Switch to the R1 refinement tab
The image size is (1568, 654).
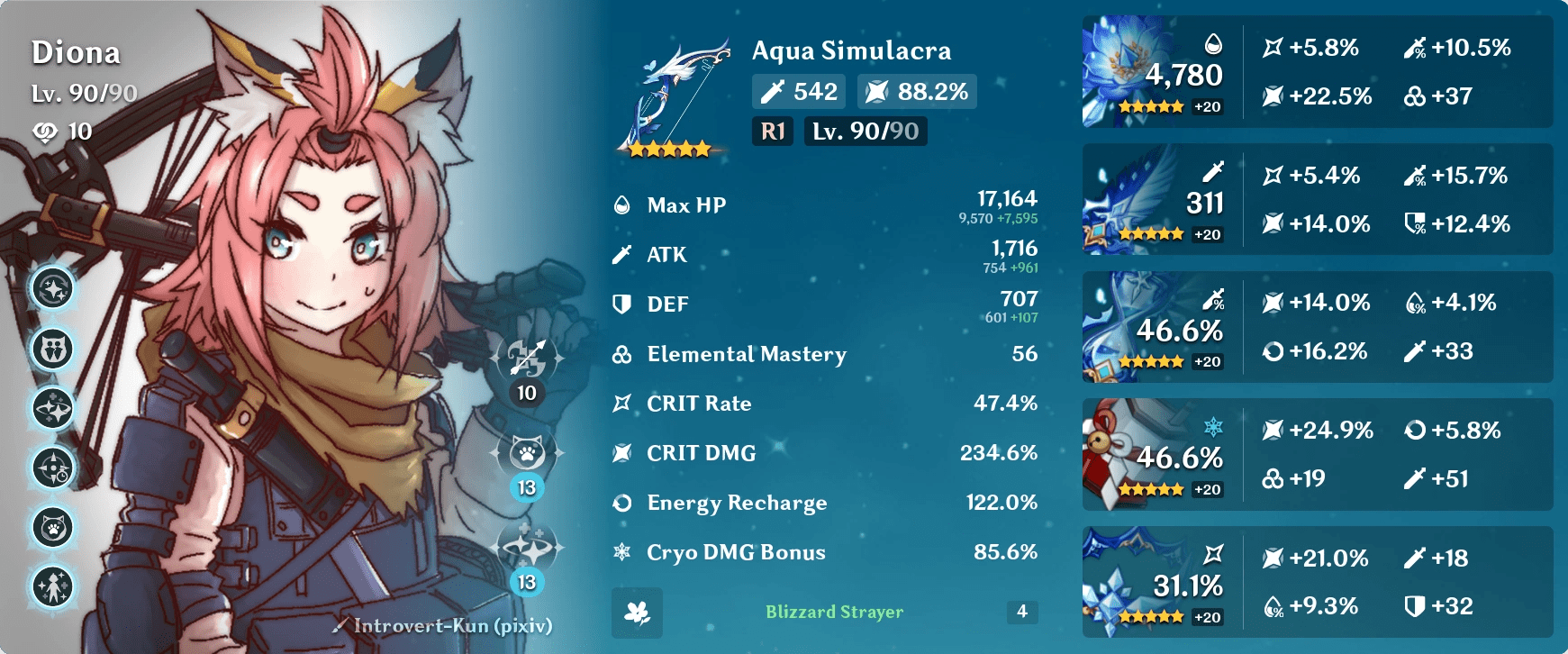coord(771,132)
